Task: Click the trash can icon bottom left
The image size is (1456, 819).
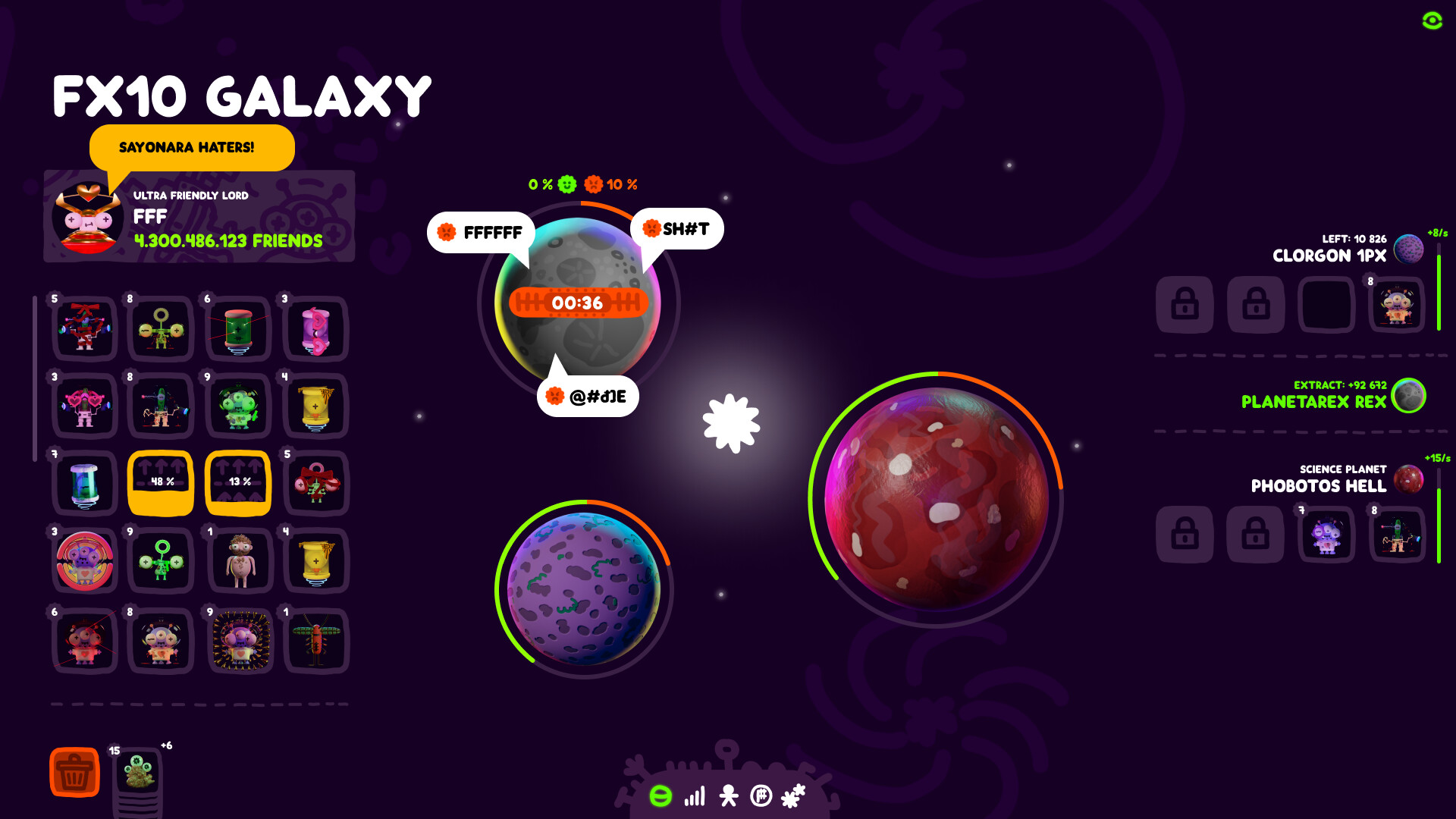Action: (74, 772)
